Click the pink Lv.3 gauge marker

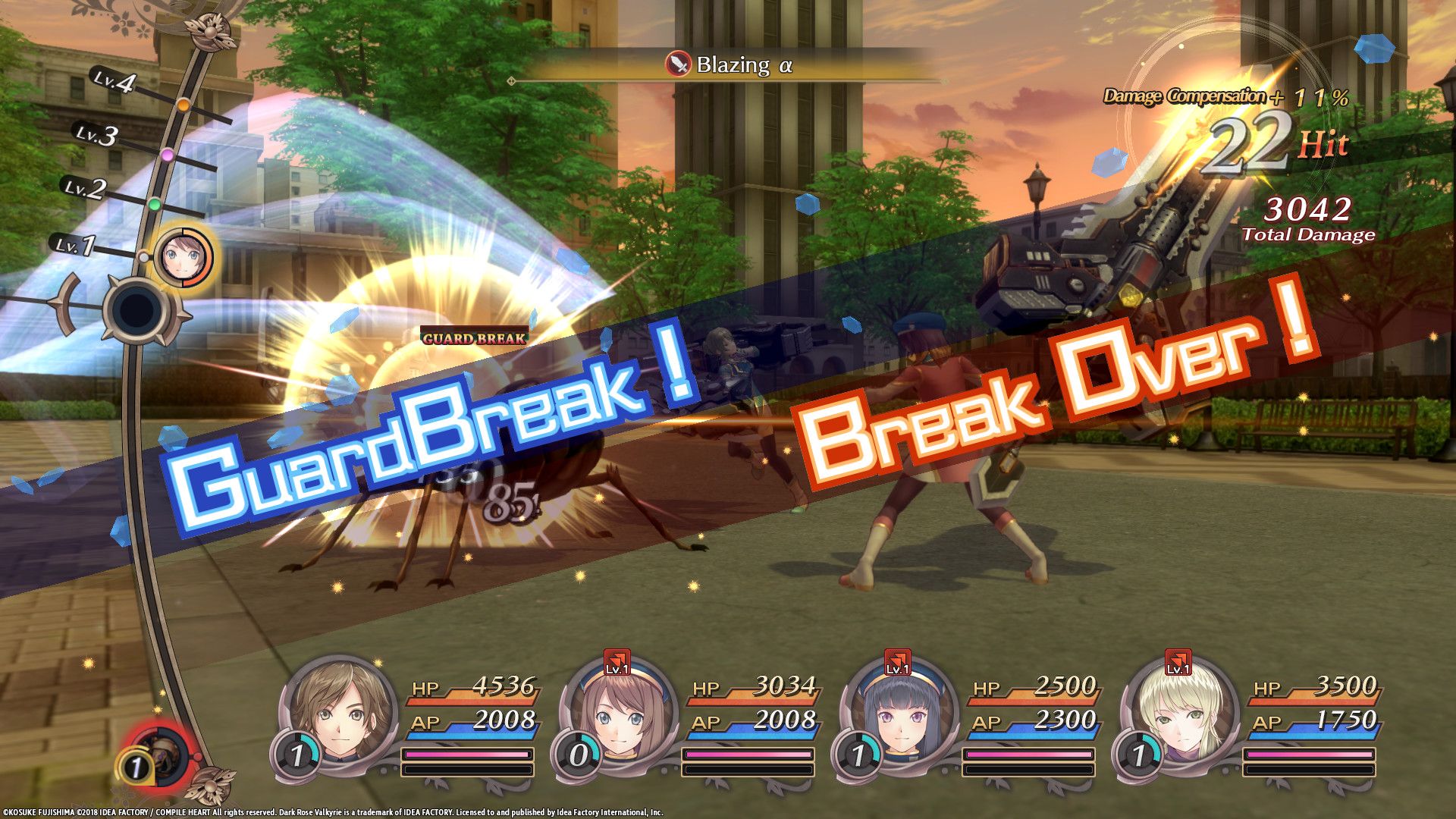point(168,155)
